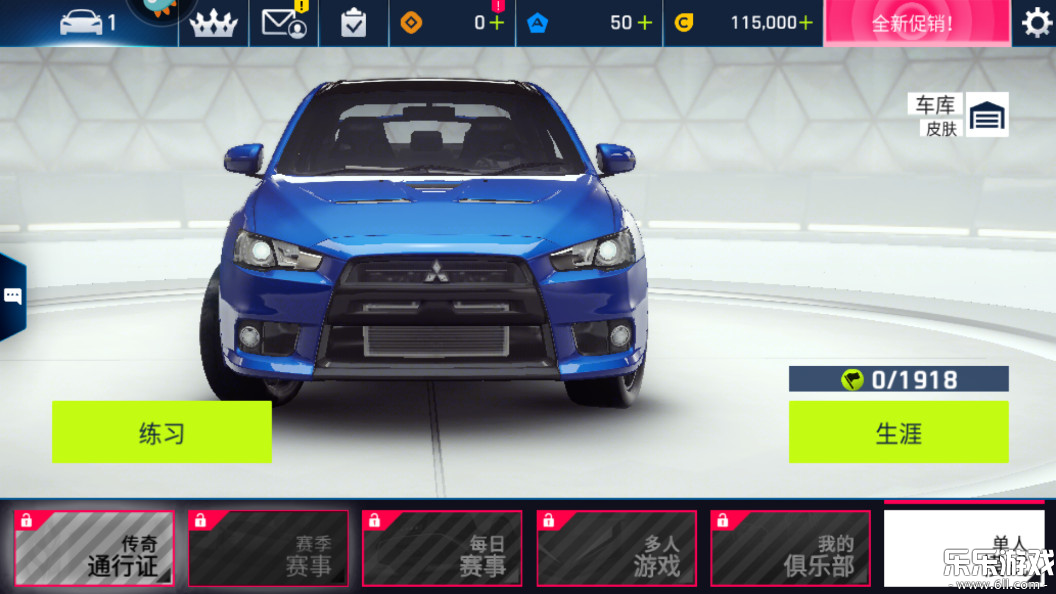Select the locked 我的俱乐部 tab
The image size is (1056, 594).
click(x=790, y=548)
